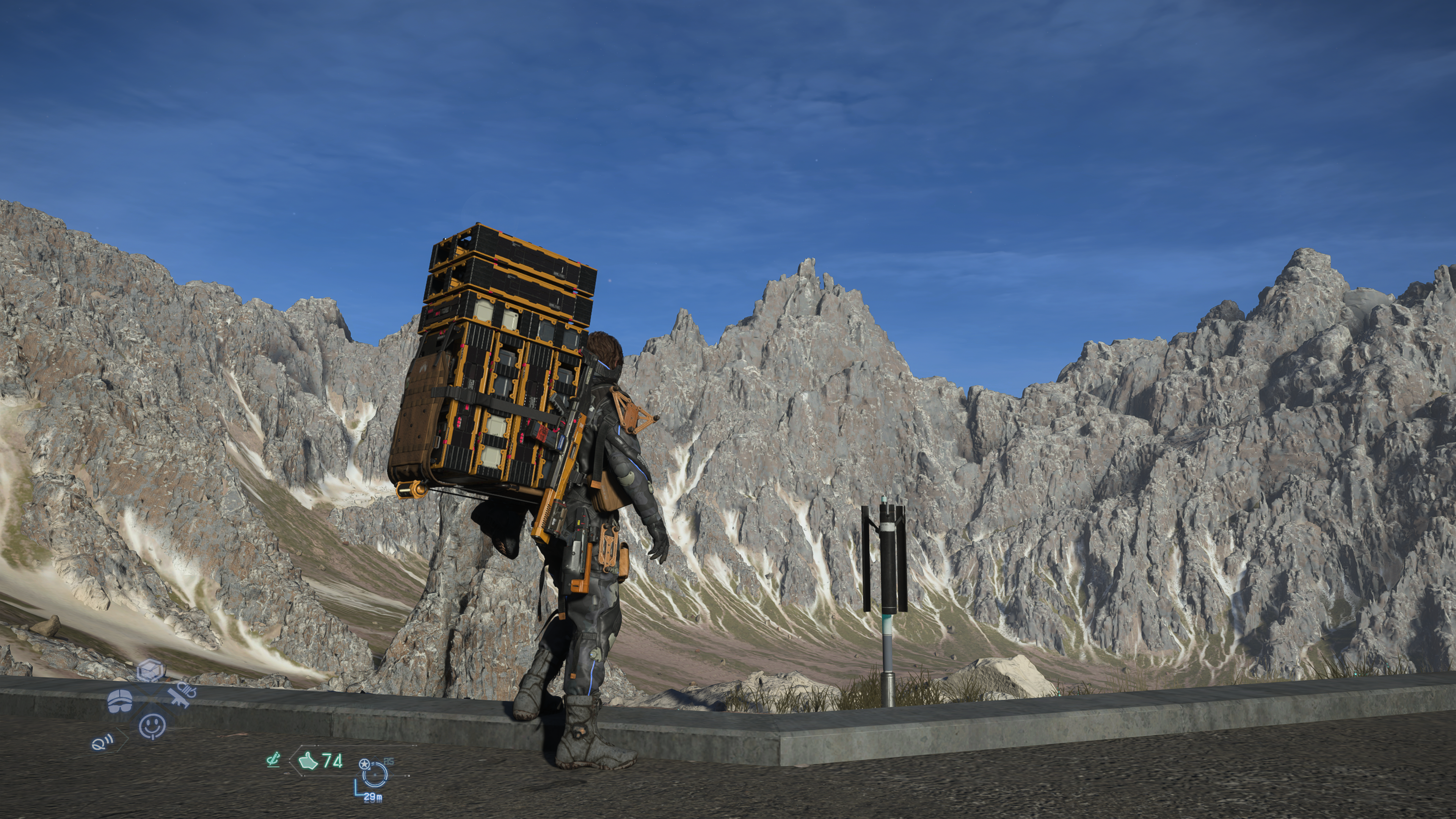Click the star destination marker icon
Viewport: 1456px width, 819px height.
point(364,764)
